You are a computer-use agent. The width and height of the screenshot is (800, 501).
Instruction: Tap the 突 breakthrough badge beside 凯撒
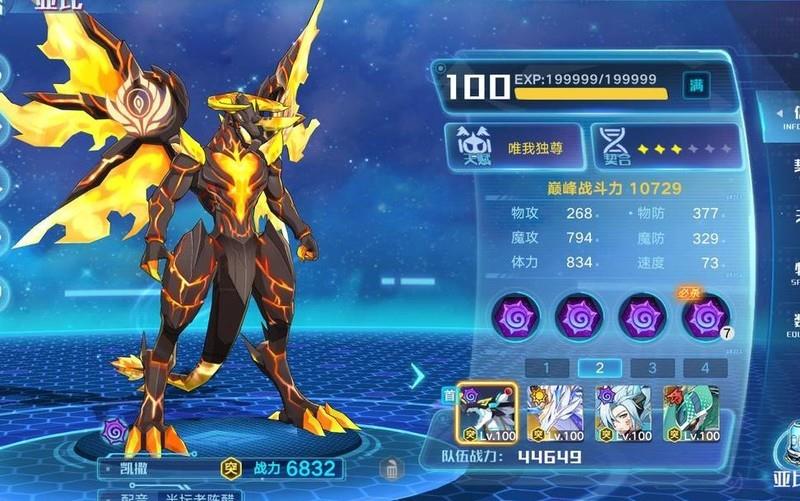point(229,467)
